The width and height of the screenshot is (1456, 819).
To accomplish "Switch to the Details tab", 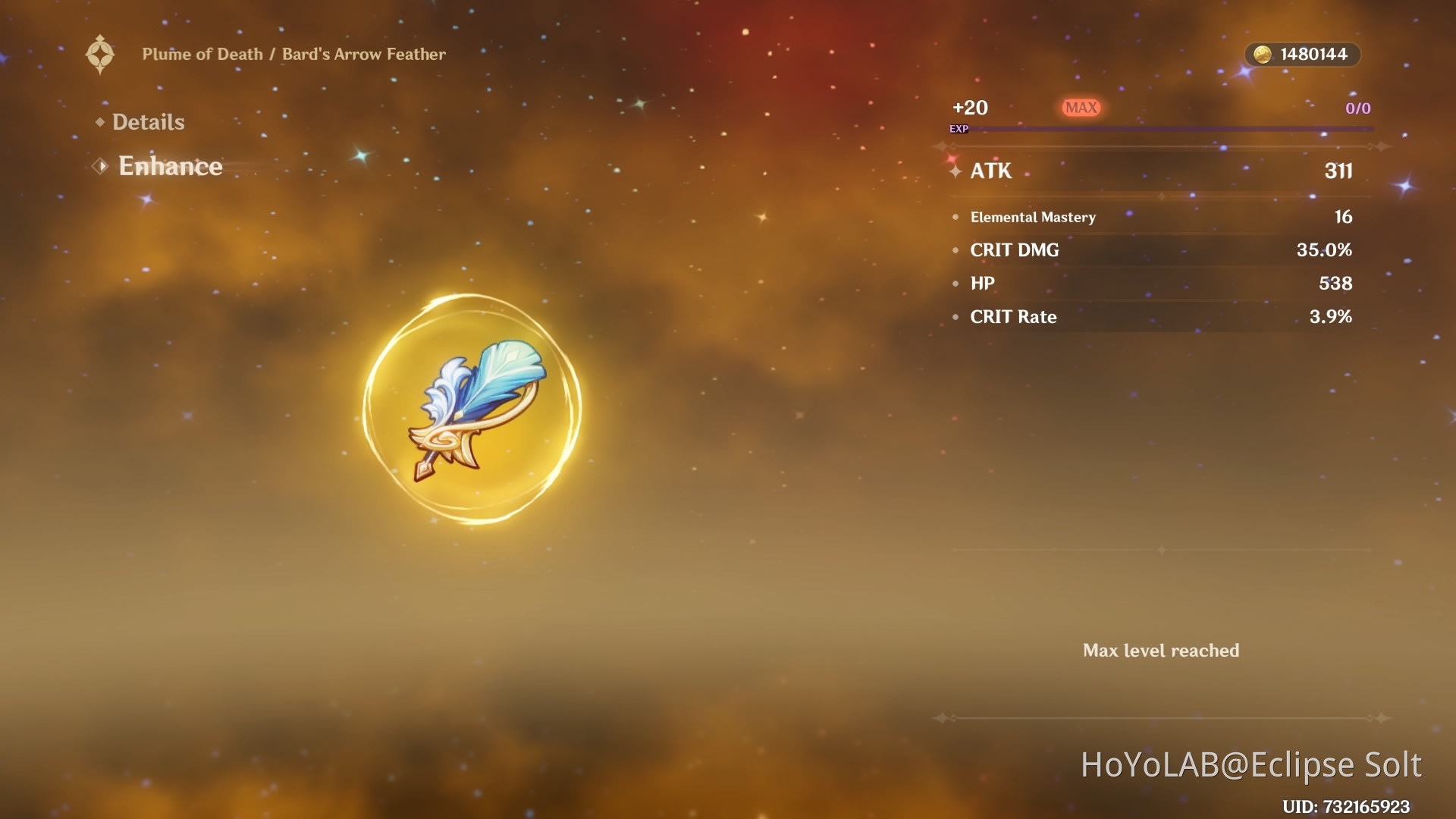I will coord(148,121).
